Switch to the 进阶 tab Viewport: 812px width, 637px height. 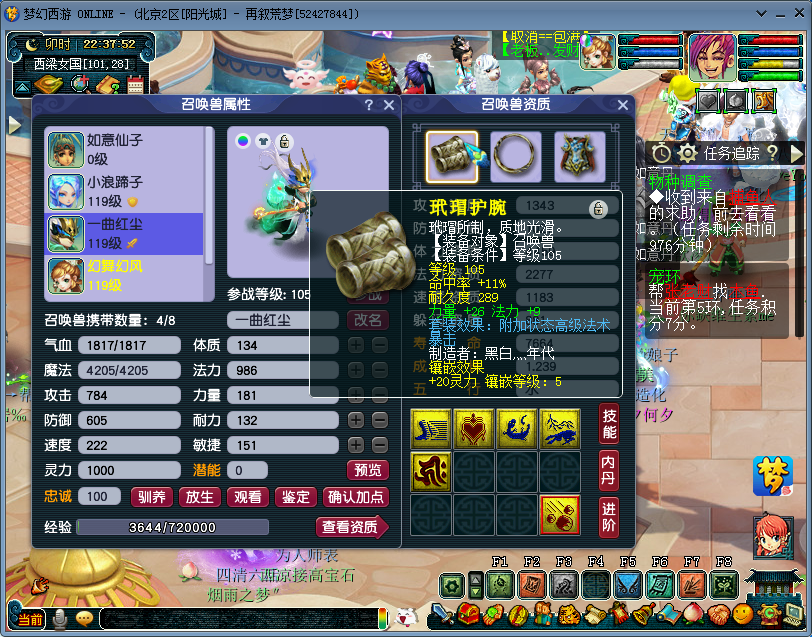click(x=609, y=516)
